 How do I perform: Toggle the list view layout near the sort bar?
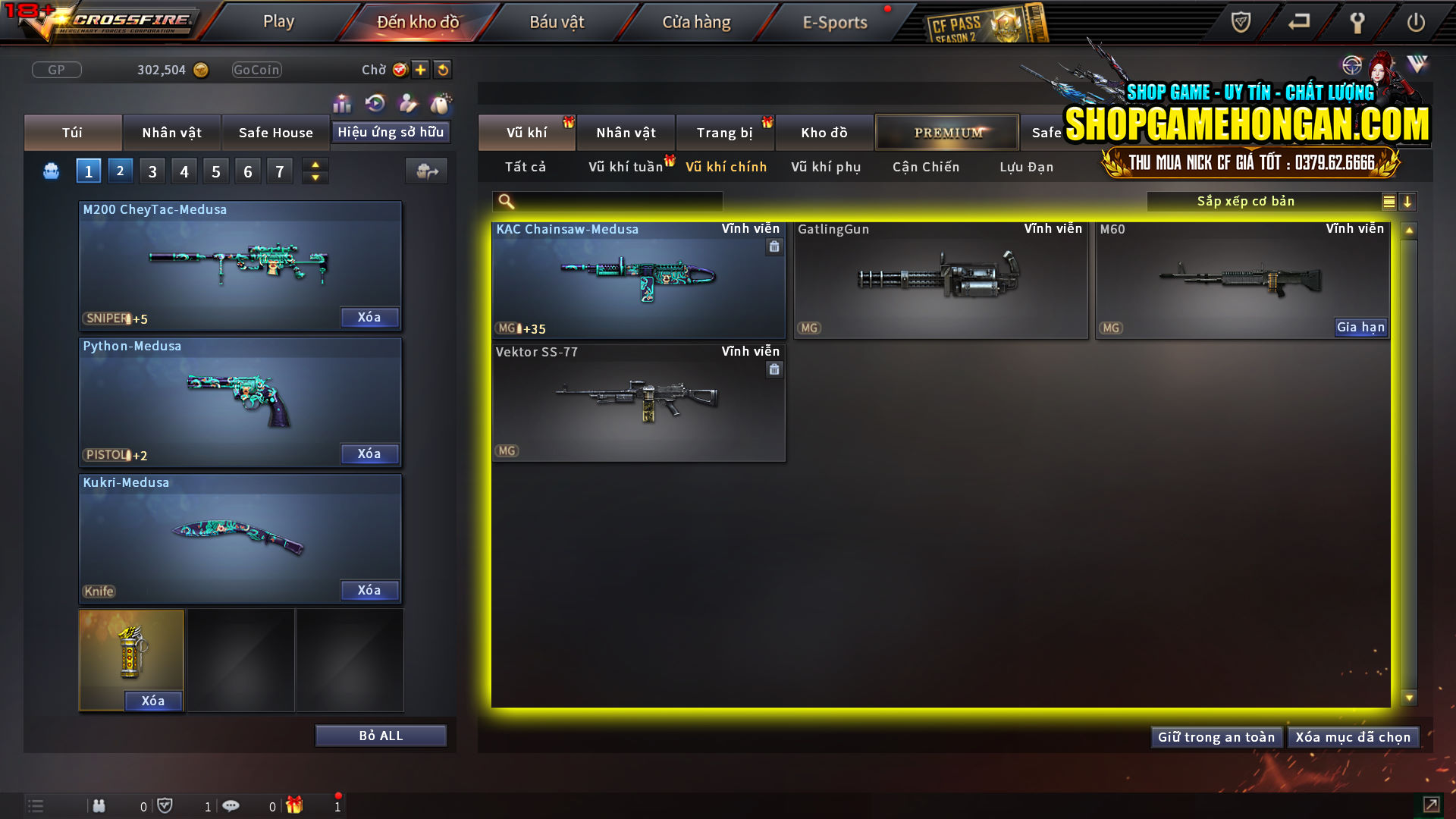(x=1388, y=201)
